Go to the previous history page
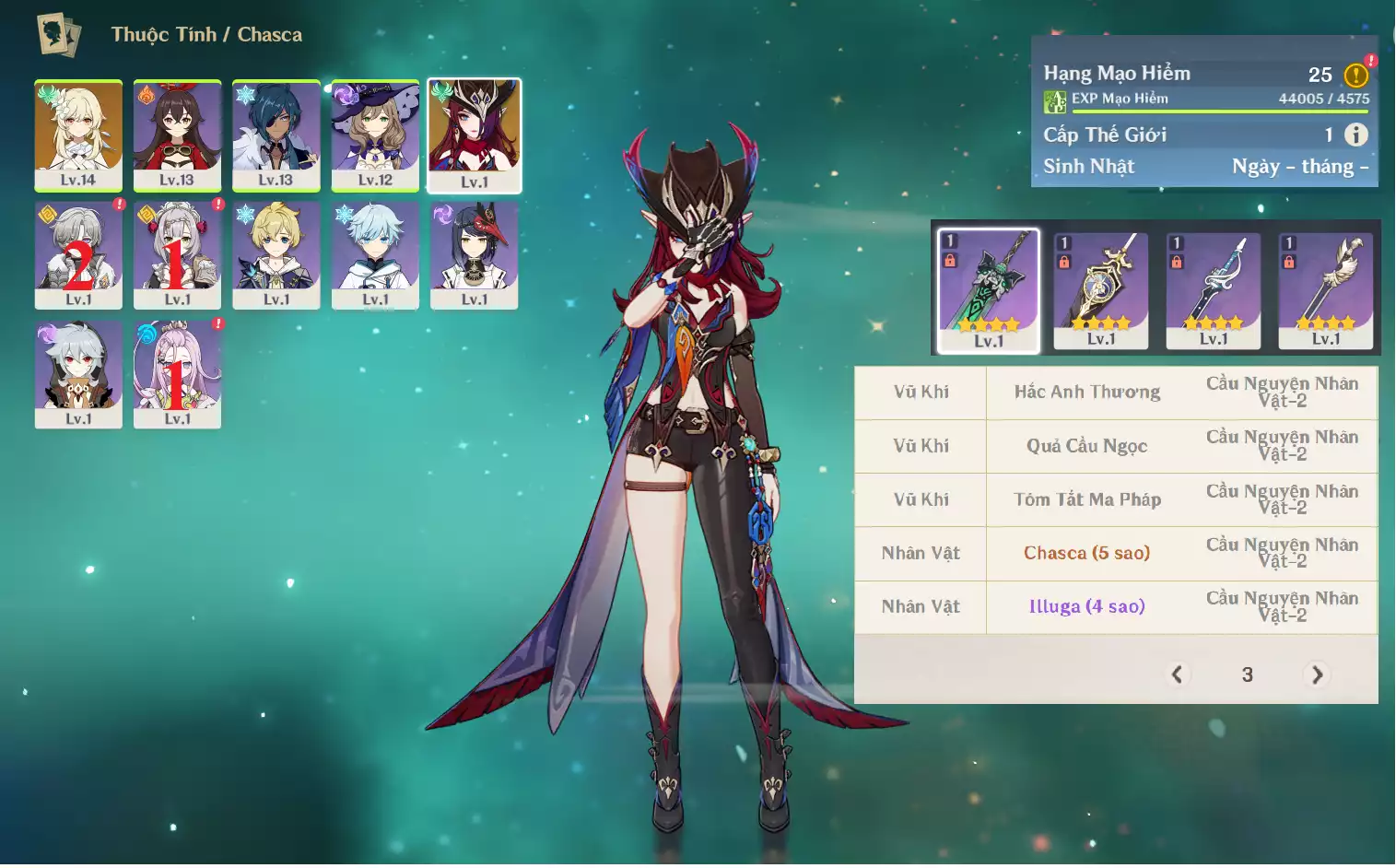The image size is (1396, 868). [x=1177, y=674]
